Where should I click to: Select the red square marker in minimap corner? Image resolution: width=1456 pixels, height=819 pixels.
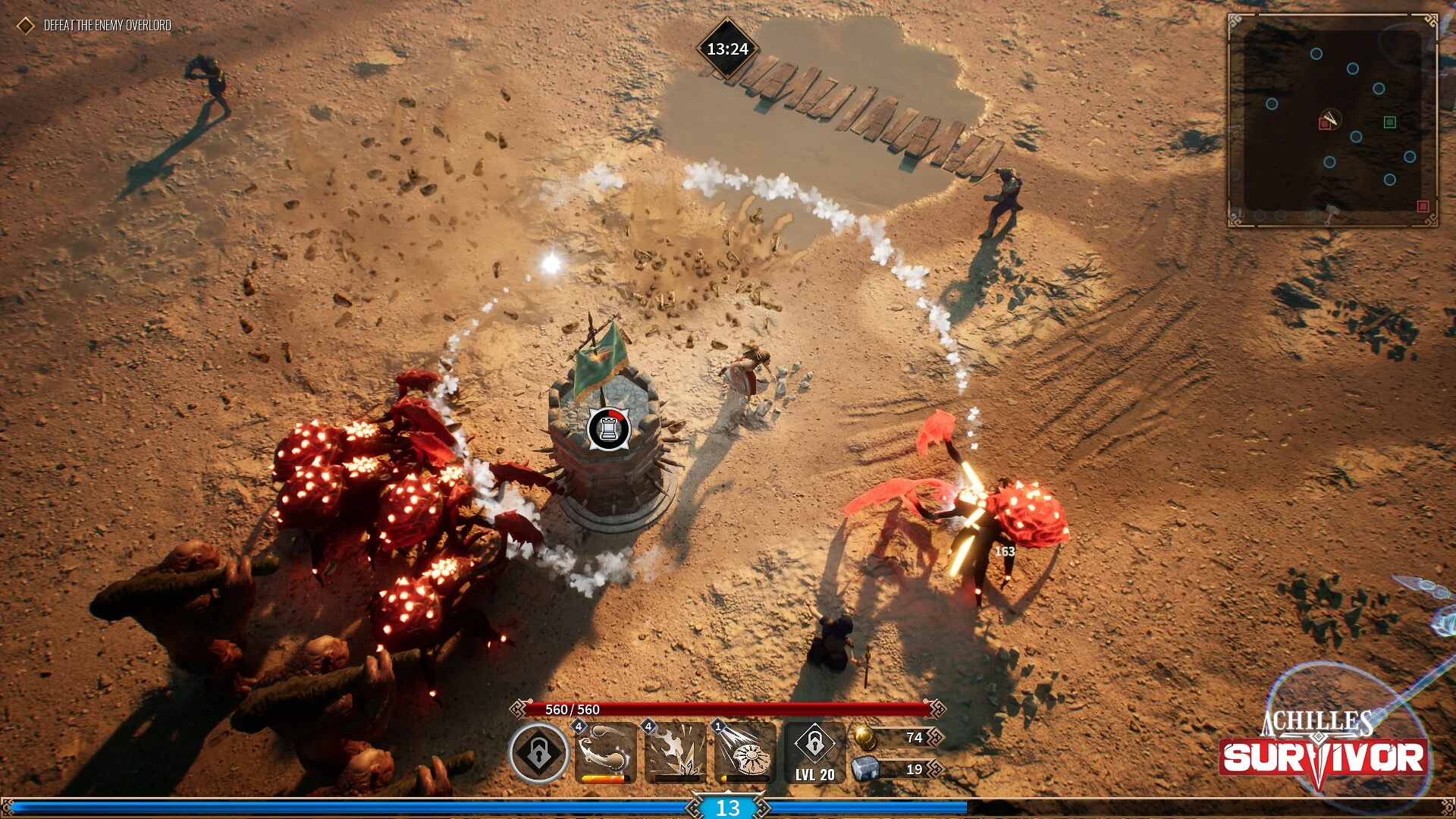[1423, 206]
